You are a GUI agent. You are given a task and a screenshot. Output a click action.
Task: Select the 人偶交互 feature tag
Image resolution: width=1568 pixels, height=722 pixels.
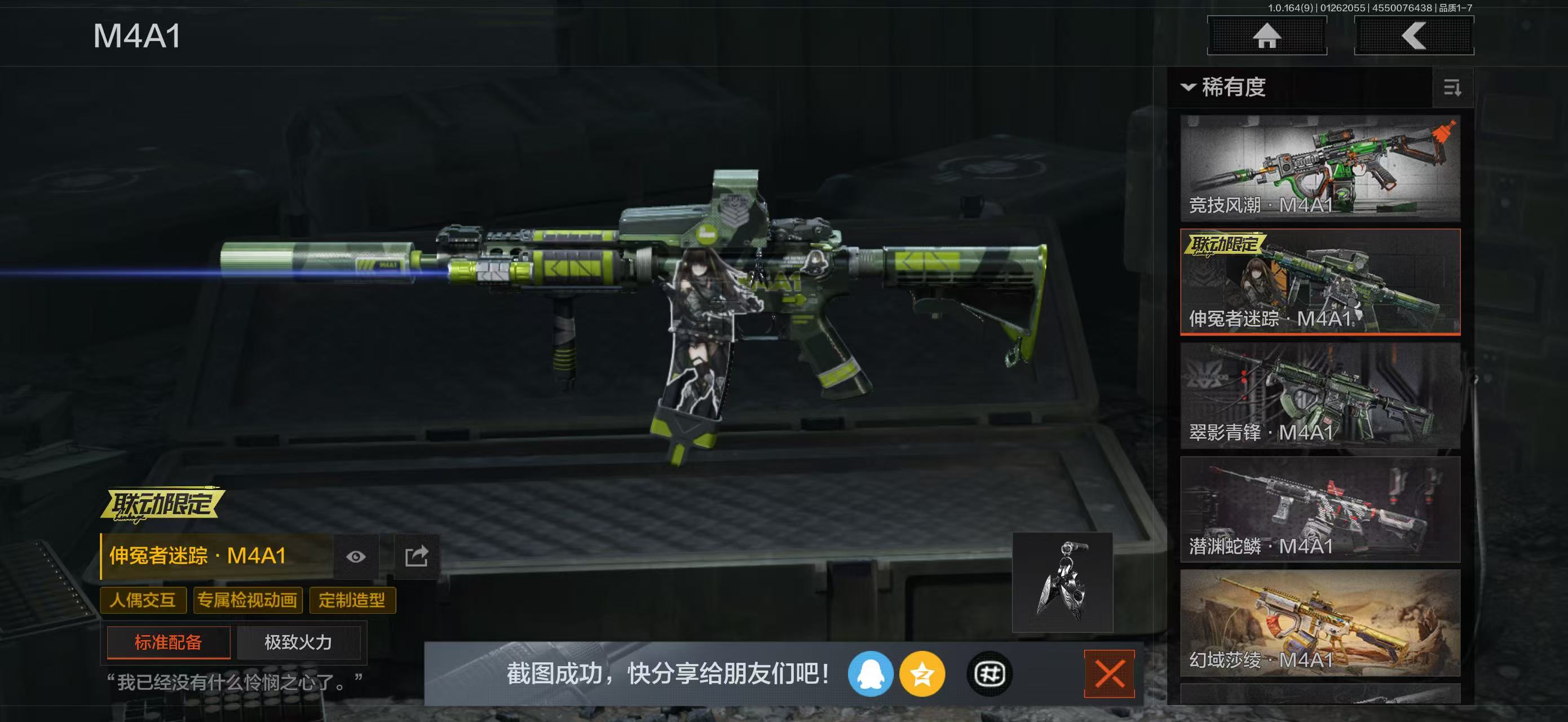143,600
